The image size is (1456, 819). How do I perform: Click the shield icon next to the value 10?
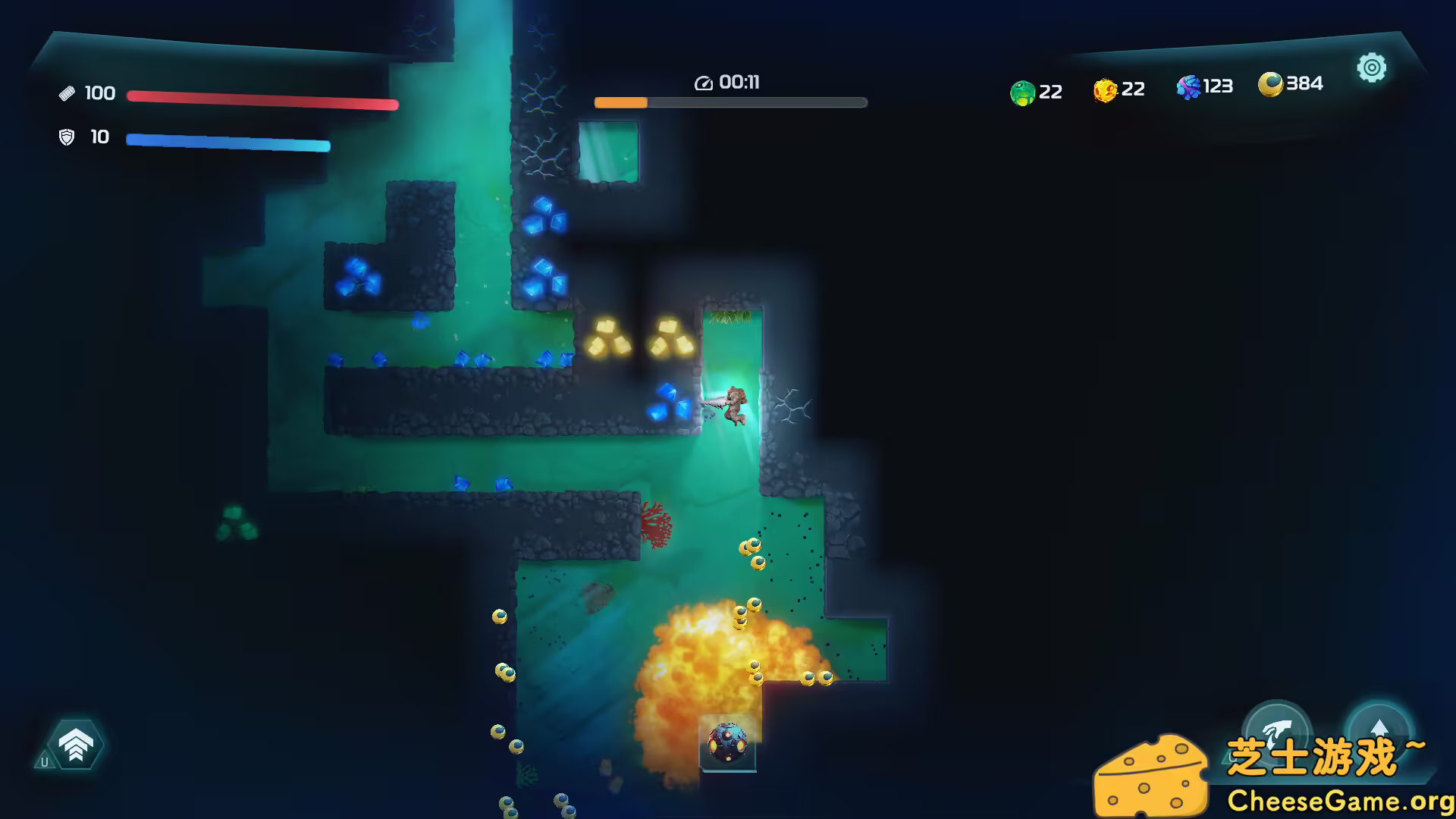tap(67, 138)
